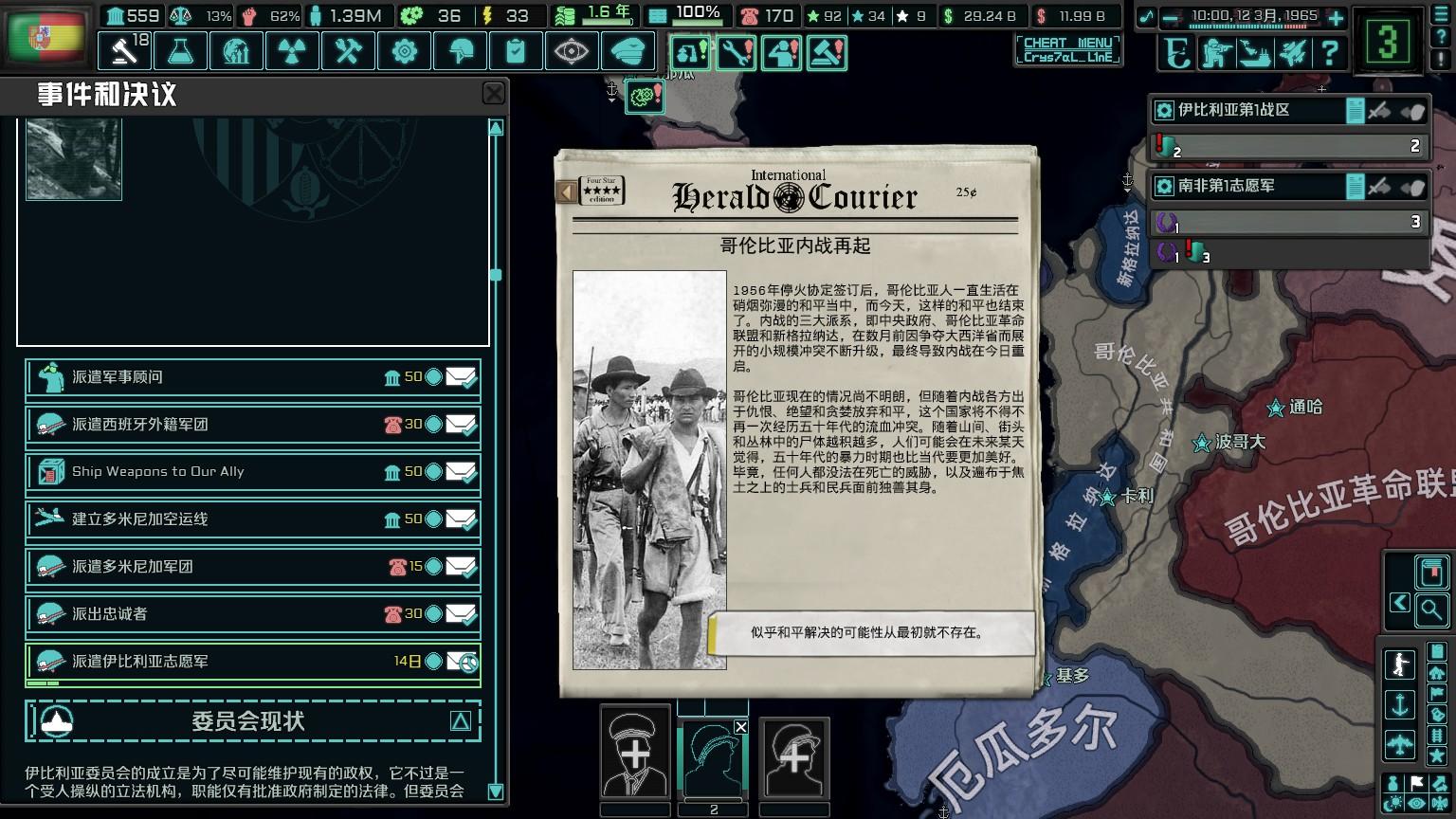Toggle the music player note icon
Screen dimensions: 1456x819
tap(1148, 15)
